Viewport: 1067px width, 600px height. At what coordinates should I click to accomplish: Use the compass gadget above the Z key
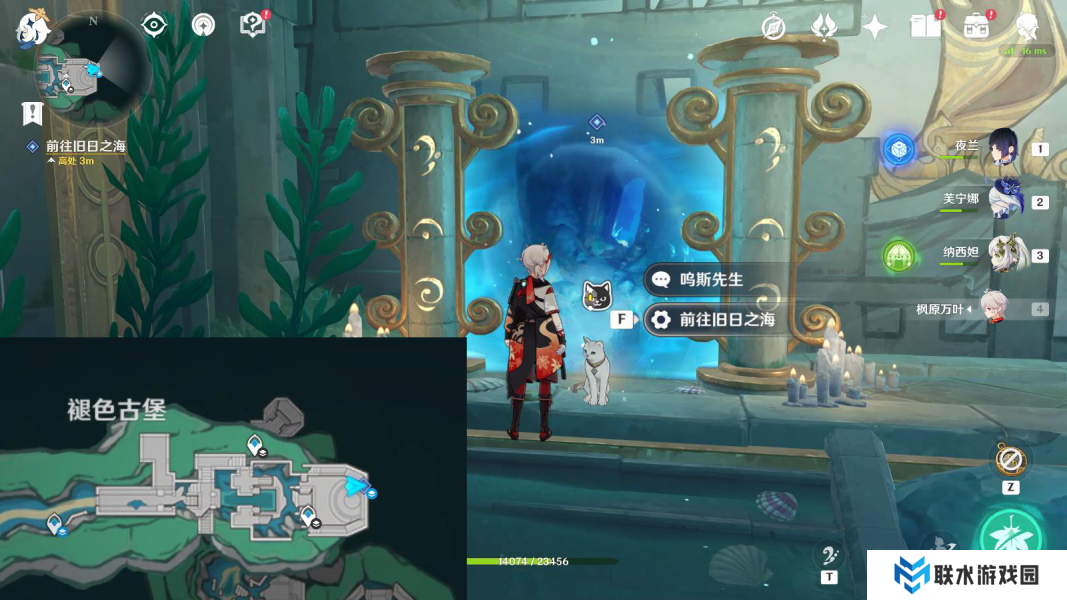tap(1010, 461)
